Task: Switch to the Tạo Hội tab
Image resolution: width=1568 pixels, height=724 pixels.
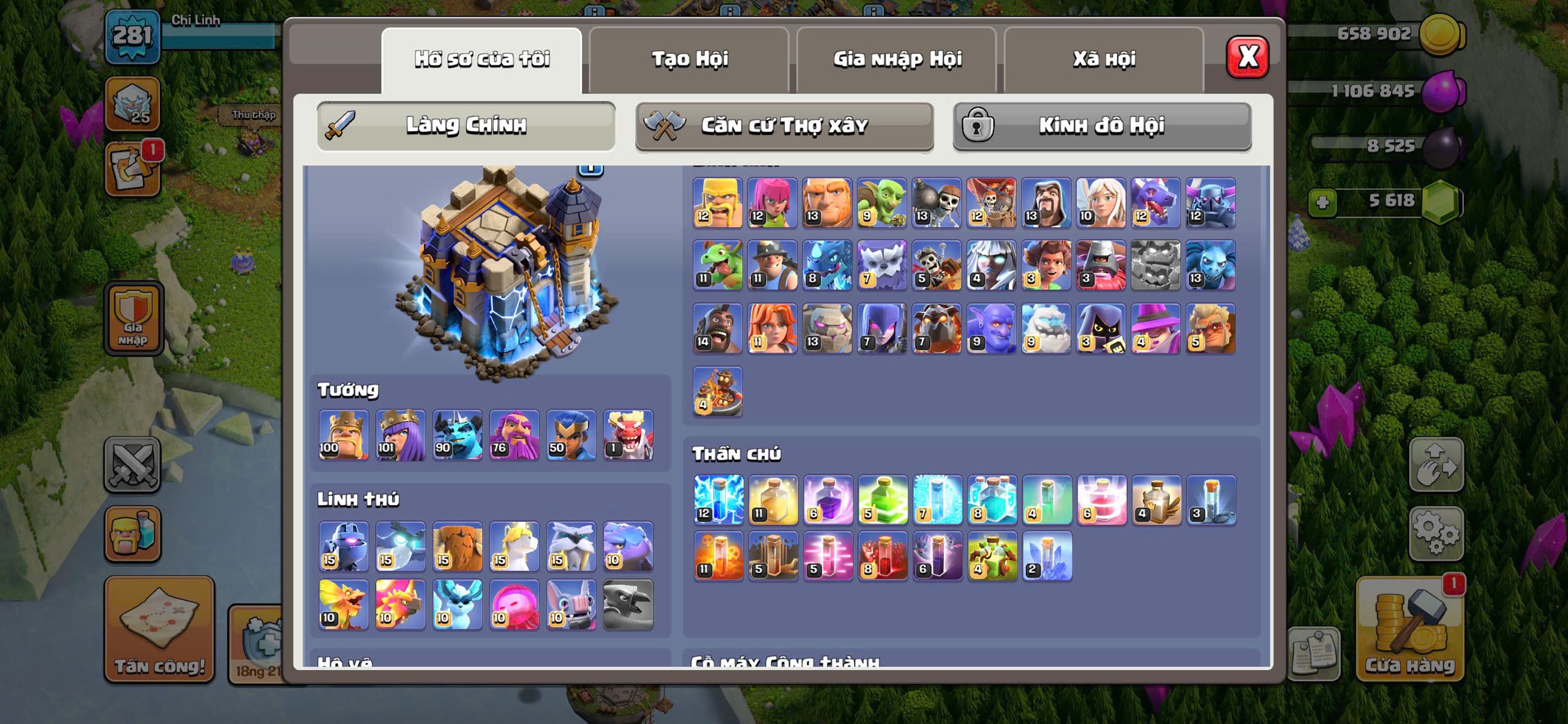Action: (x=689, y=59)
